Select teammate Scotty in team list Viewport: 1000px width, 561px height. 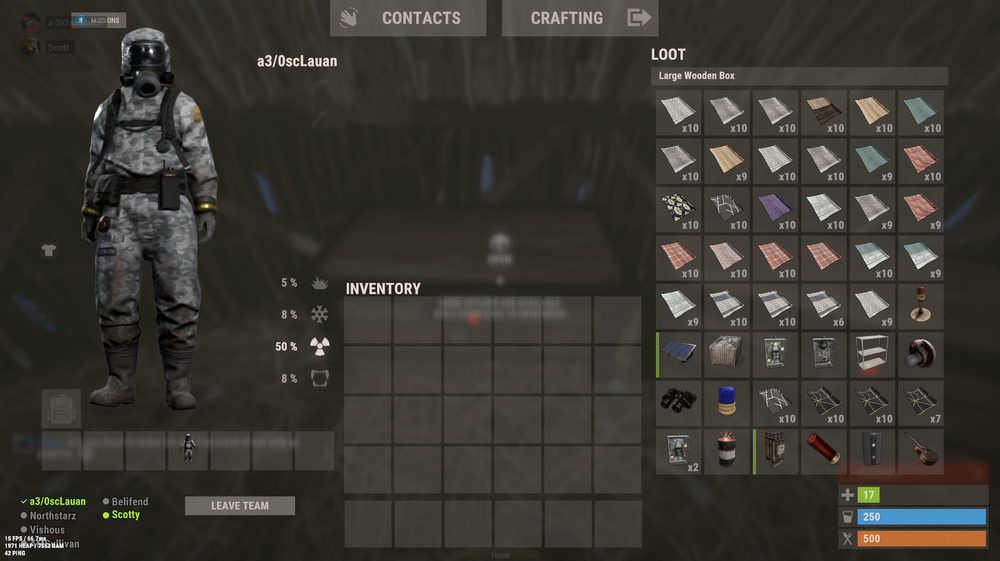coord(125,515)
